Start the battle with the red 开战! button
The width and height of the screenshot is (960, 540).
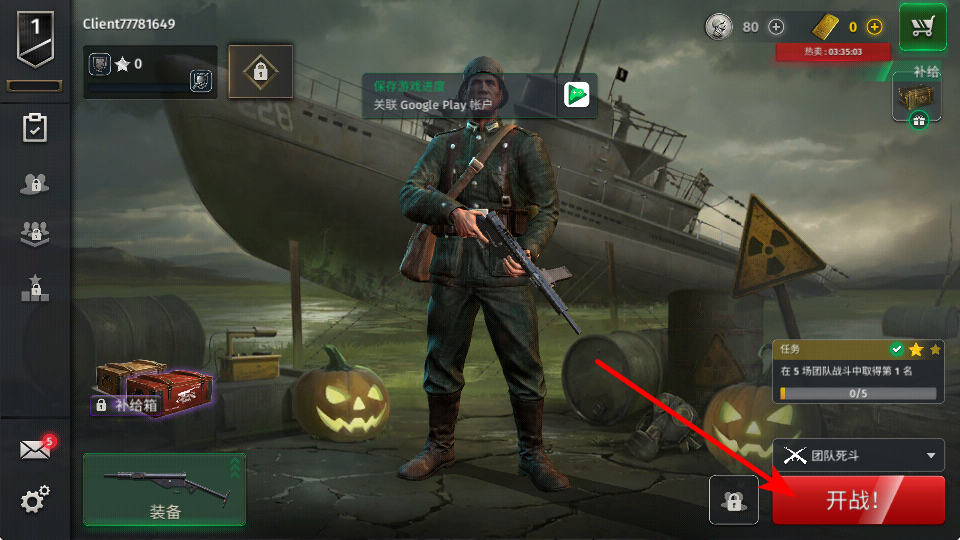(x=857, y=500)
